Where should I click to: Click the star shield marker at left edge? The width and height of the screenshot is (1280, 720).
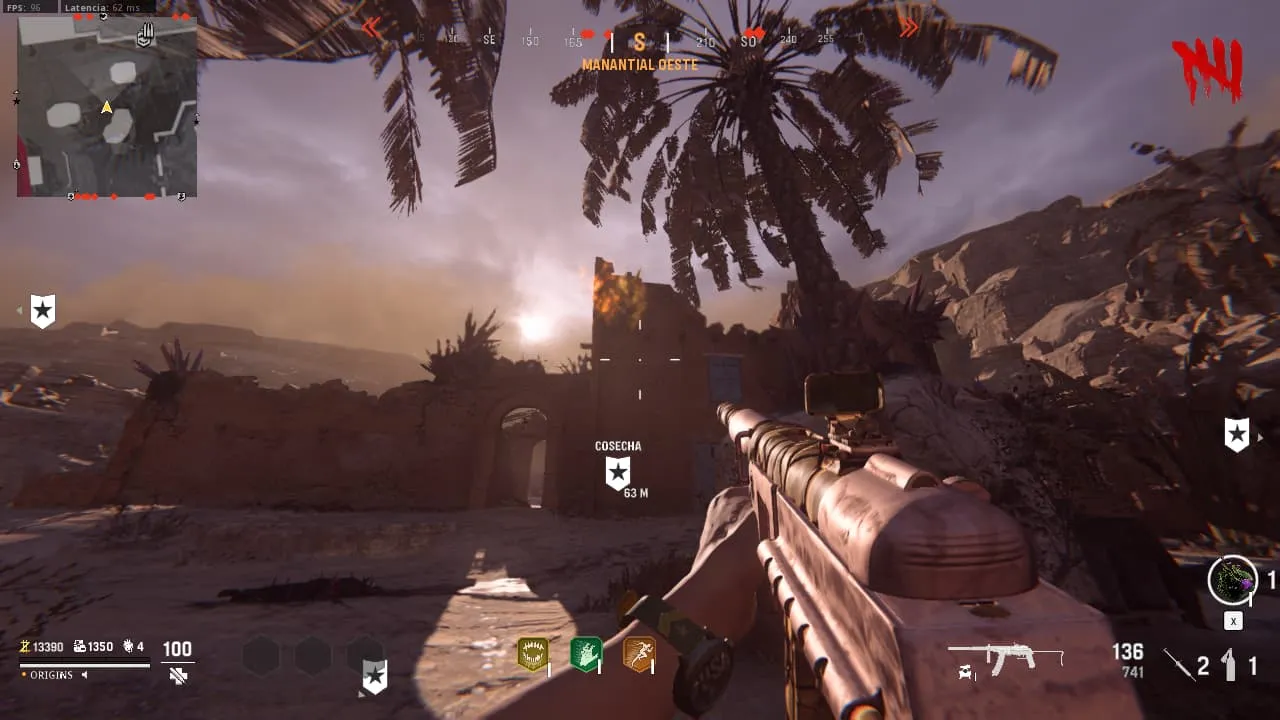[42, 311]
